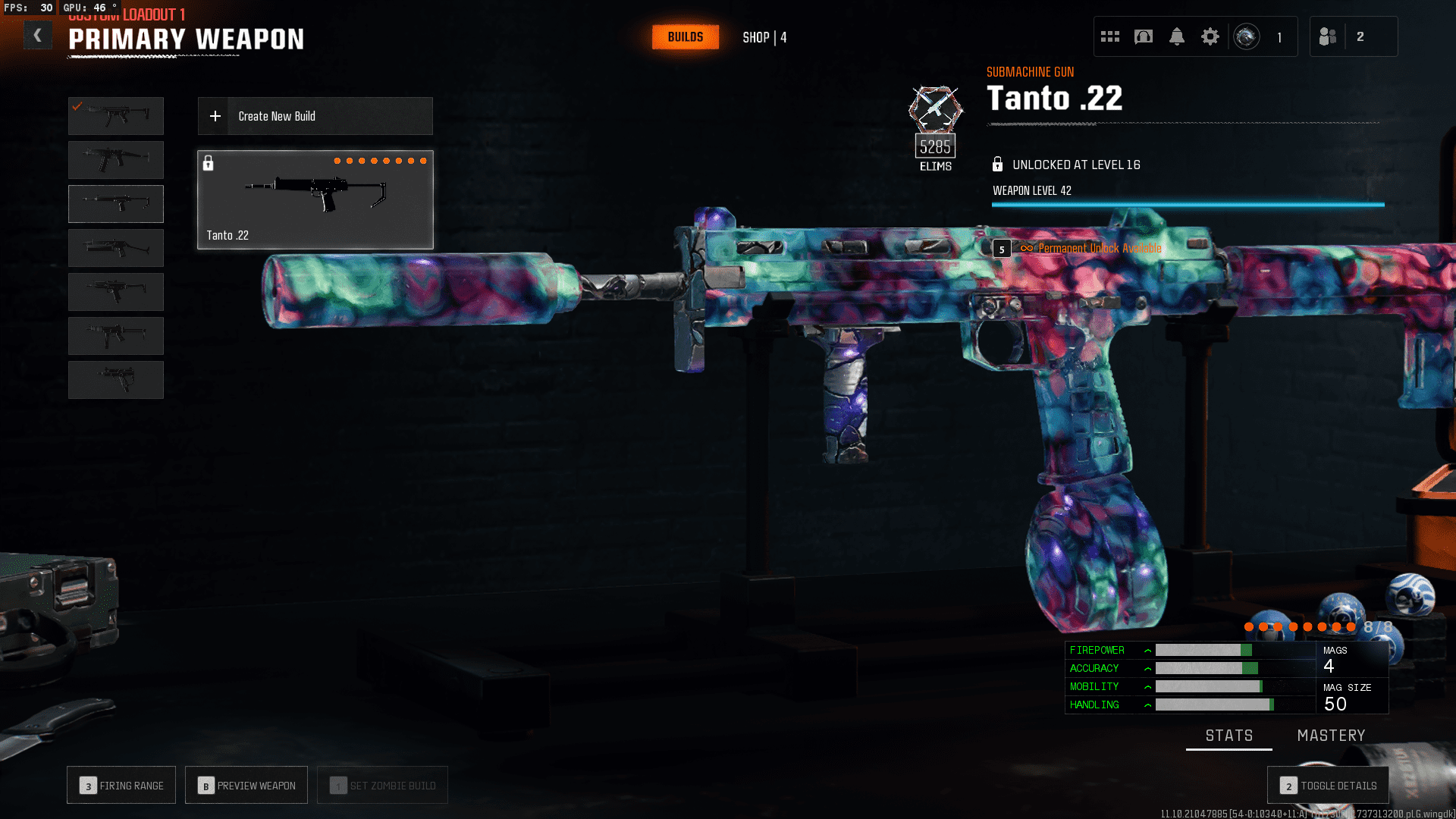Launch the Firing Range
Viewport: 1456px width, 819px height.
121,786
